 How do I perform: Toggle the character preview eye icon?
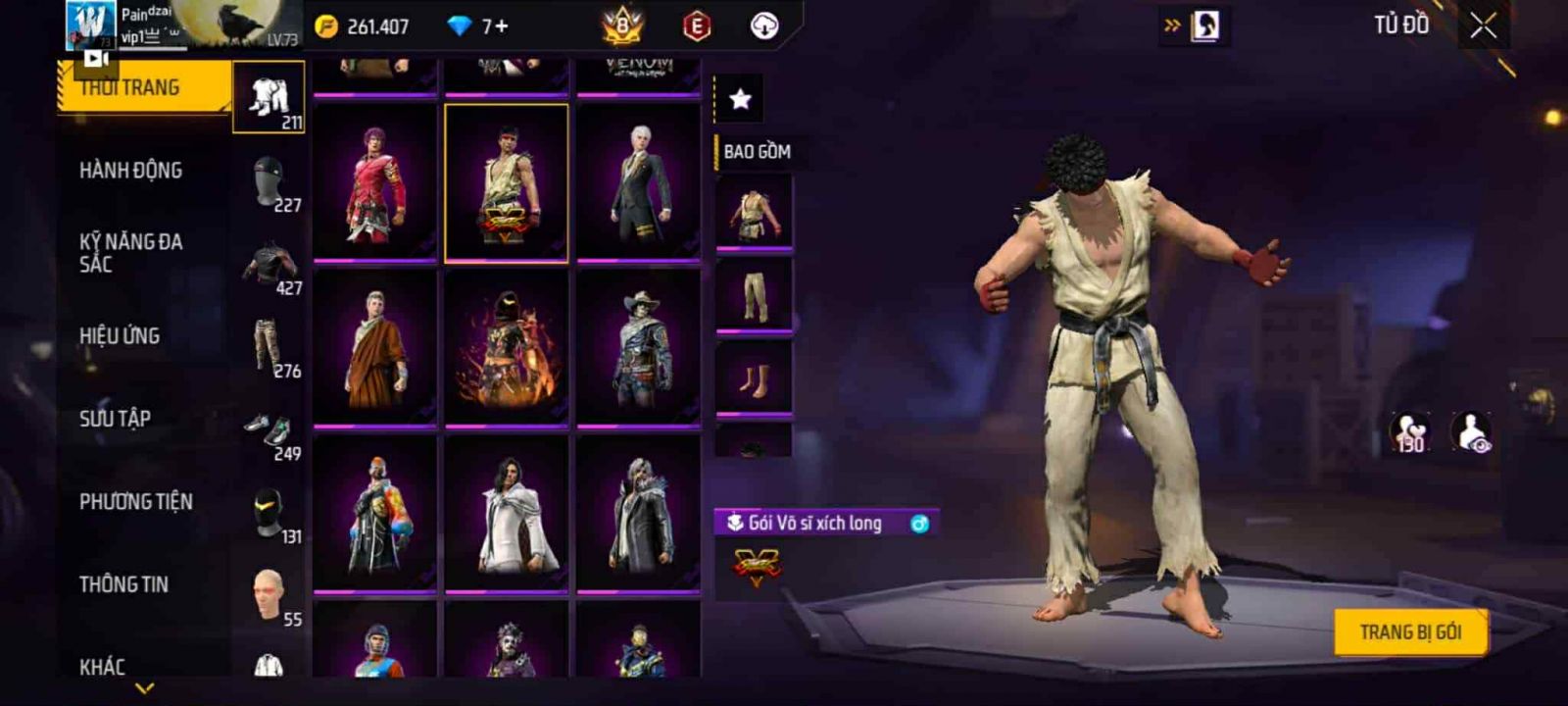click(x=1471, y=432)
